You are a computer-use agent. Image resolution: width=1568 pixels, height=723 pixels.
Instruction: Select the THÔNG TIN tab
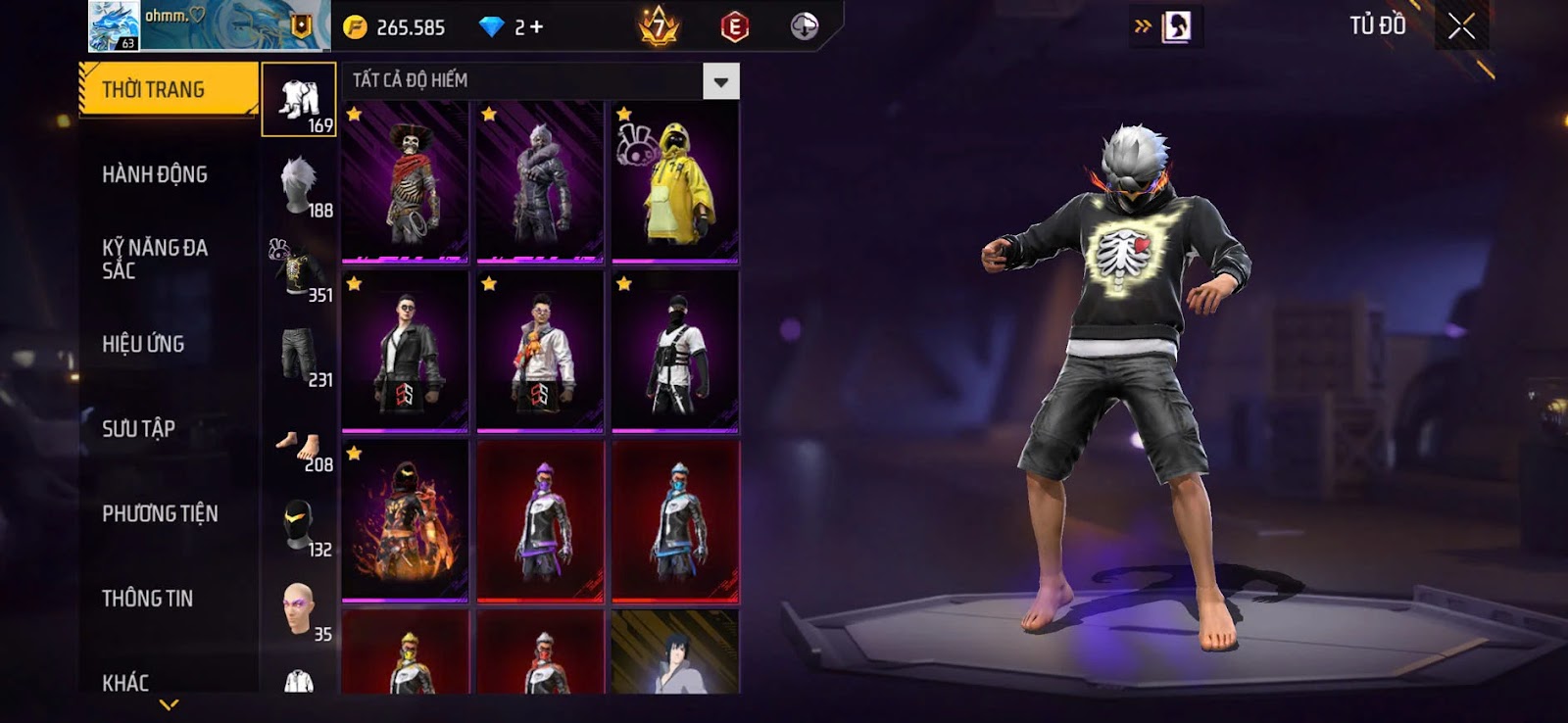pos(147,599)
